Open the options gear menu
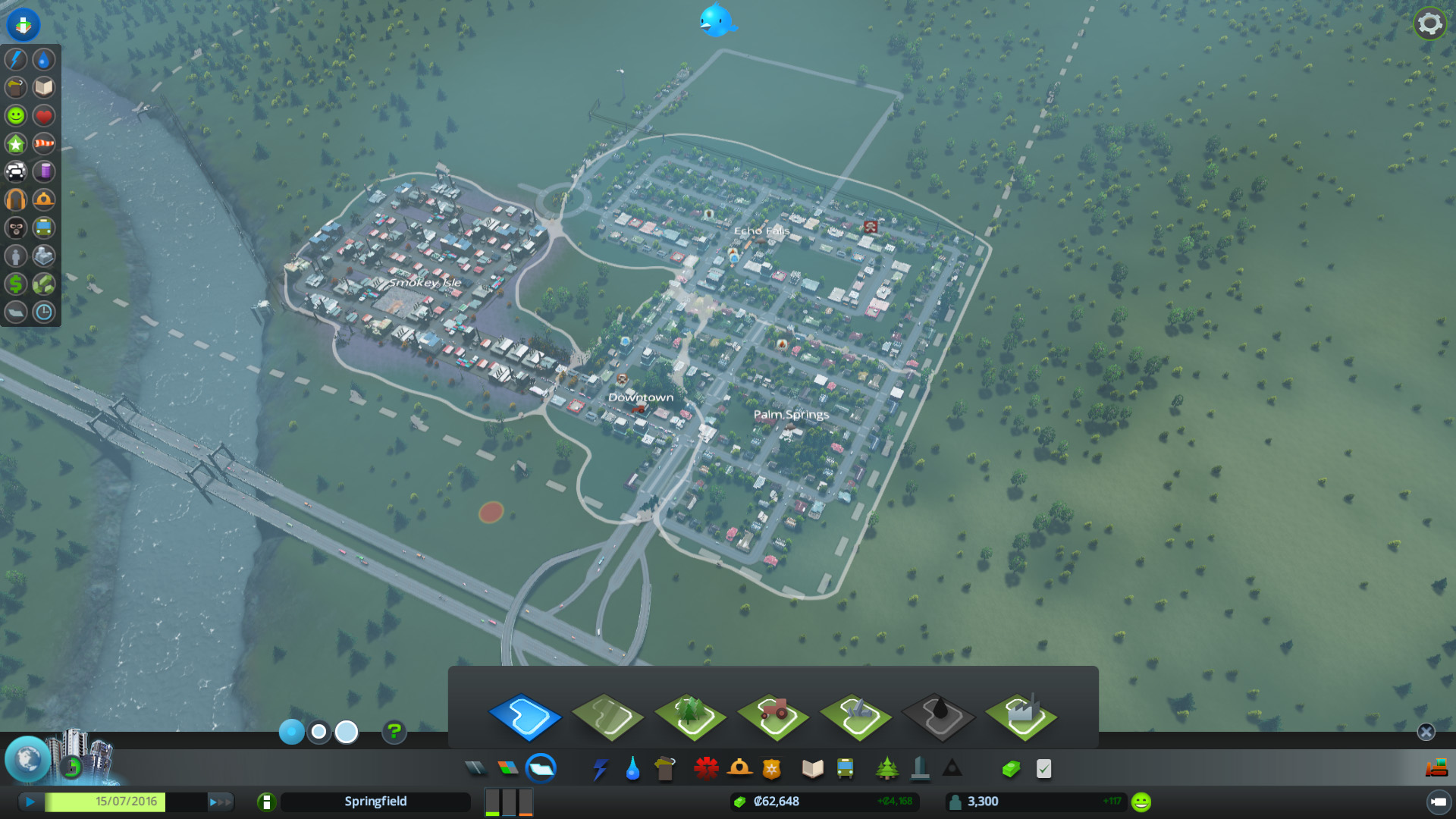Image resolution: width=1456 pixels, height=819 pixels. click(x=1429, y=24)
